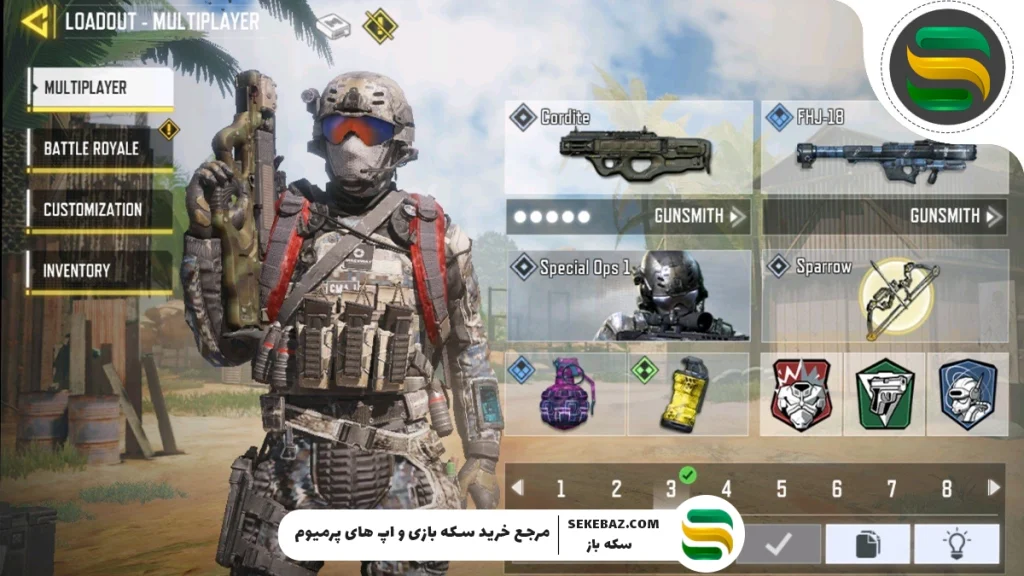Open the blue perk slot
Screen dimensions: 1024x576
point(967,394)
